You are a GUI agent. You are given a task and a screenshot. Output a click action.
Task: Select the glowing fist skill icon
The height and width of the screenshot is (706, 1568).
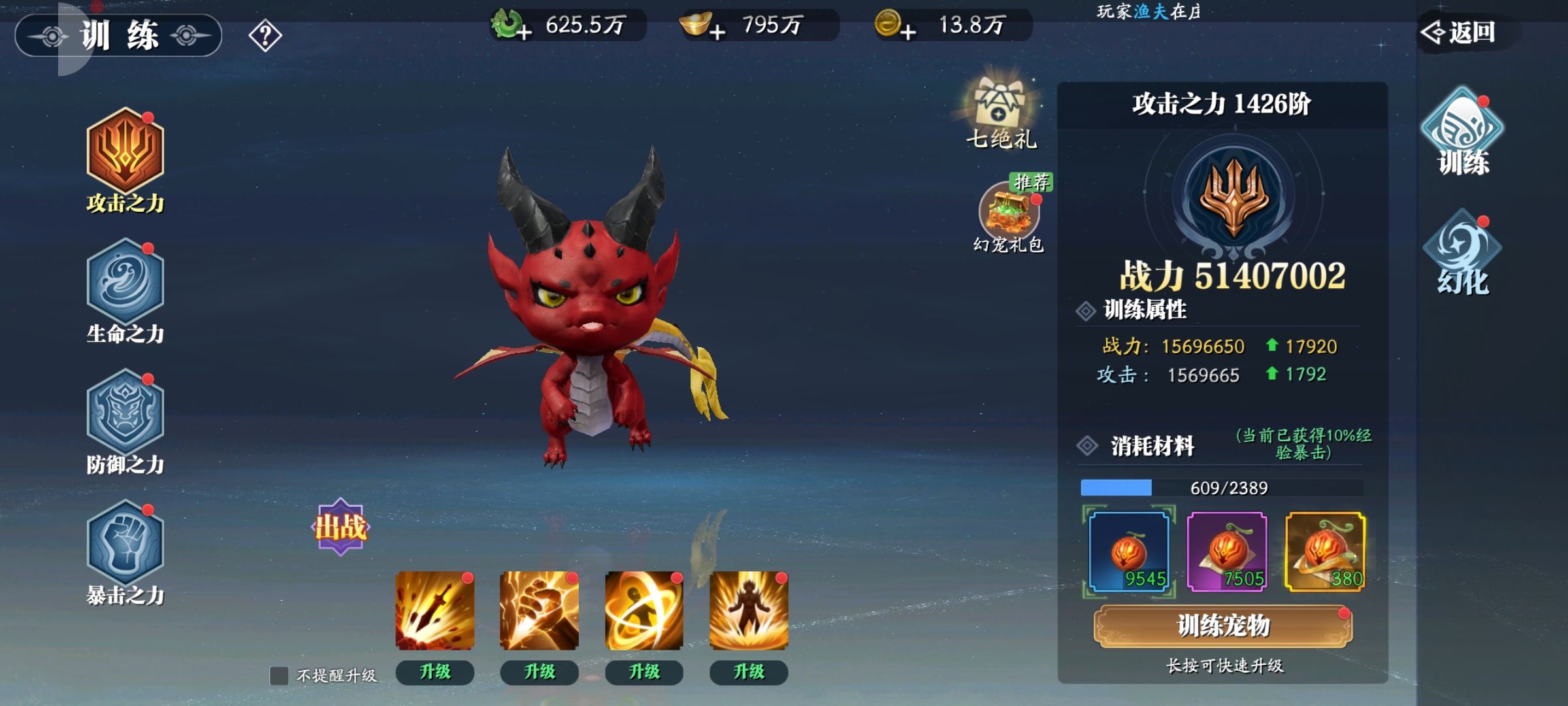(539, 611)
